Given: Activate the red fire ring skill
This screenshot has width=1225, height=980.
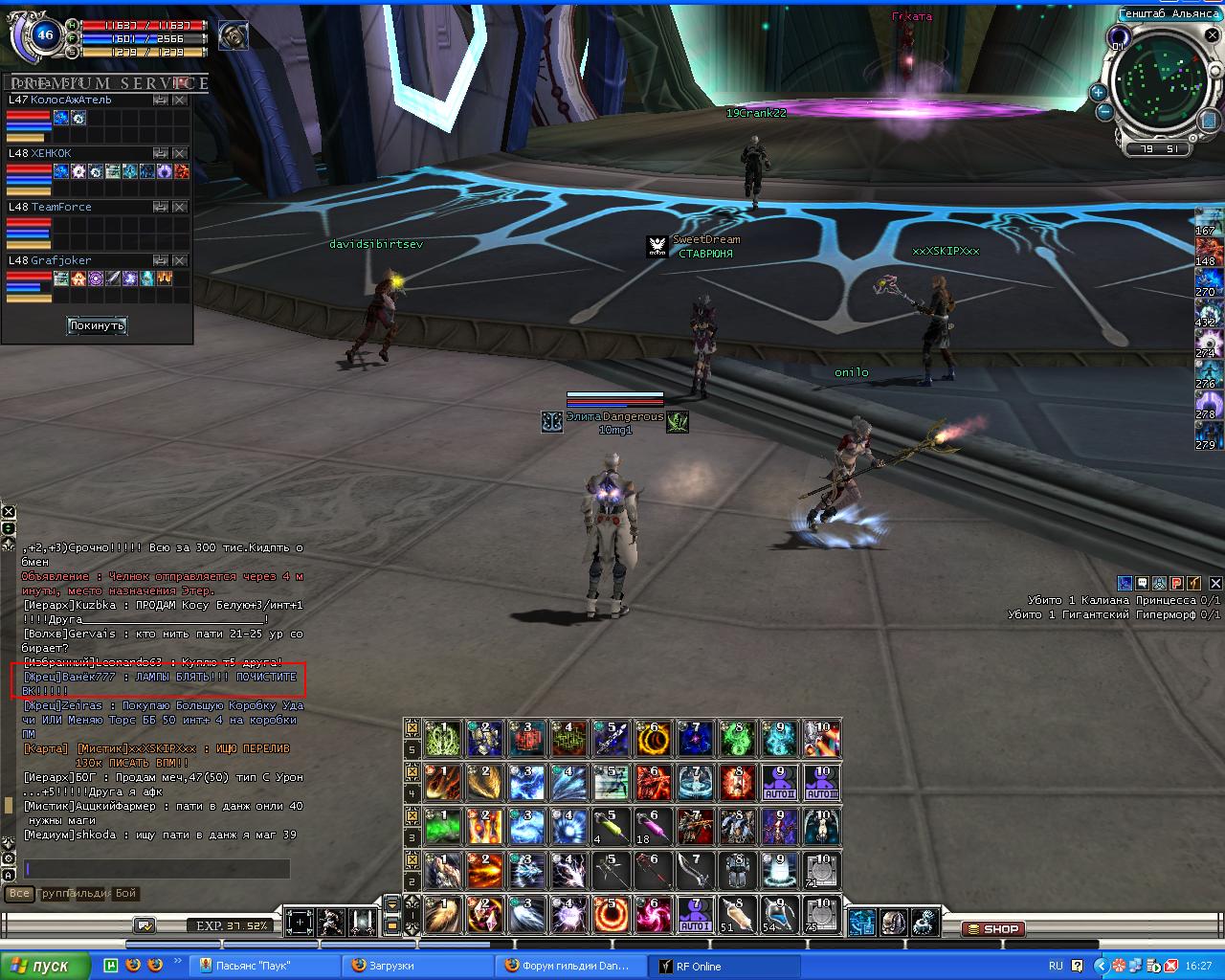Looking at the screenshot, I should tap(611, 915).
